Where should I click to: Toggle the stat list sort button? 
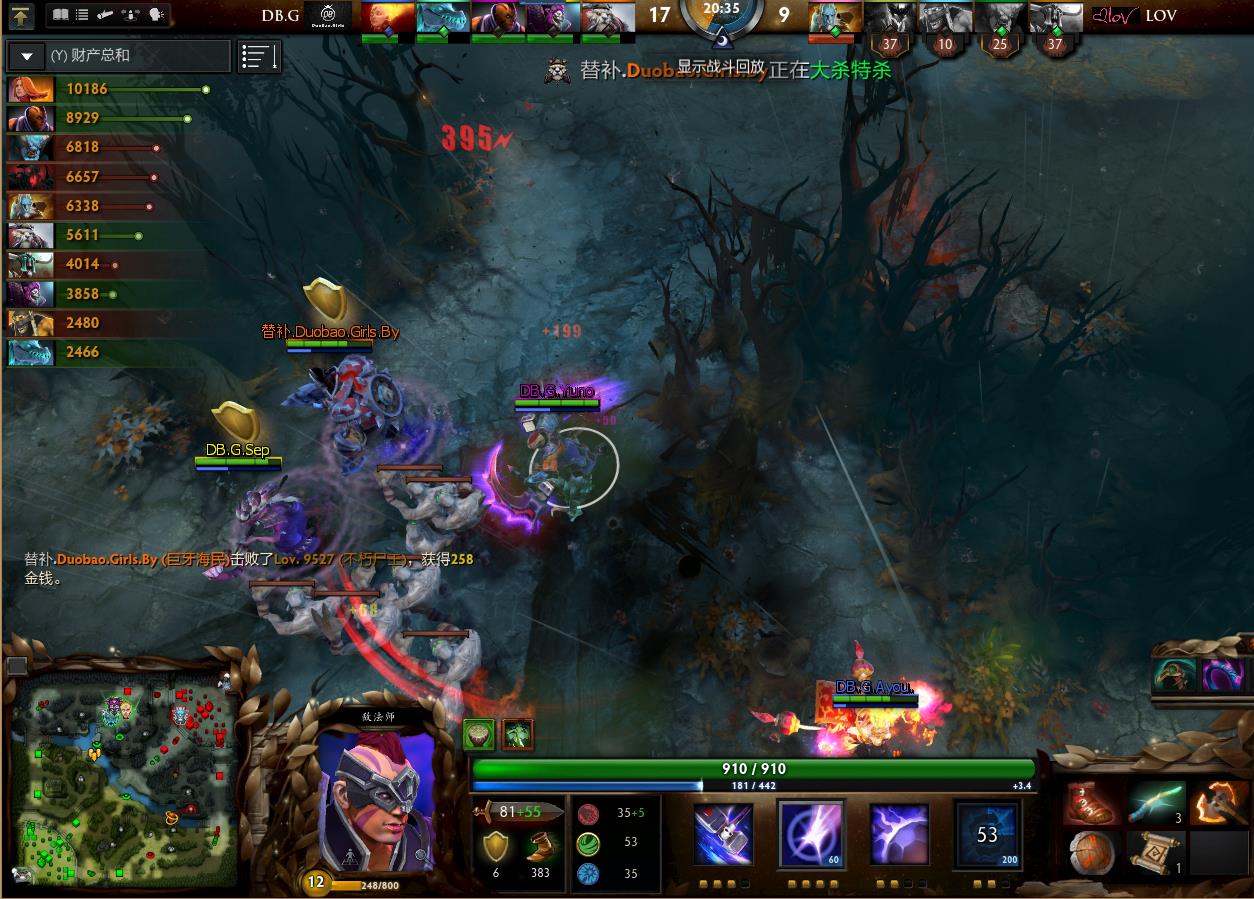pos(259,57)
